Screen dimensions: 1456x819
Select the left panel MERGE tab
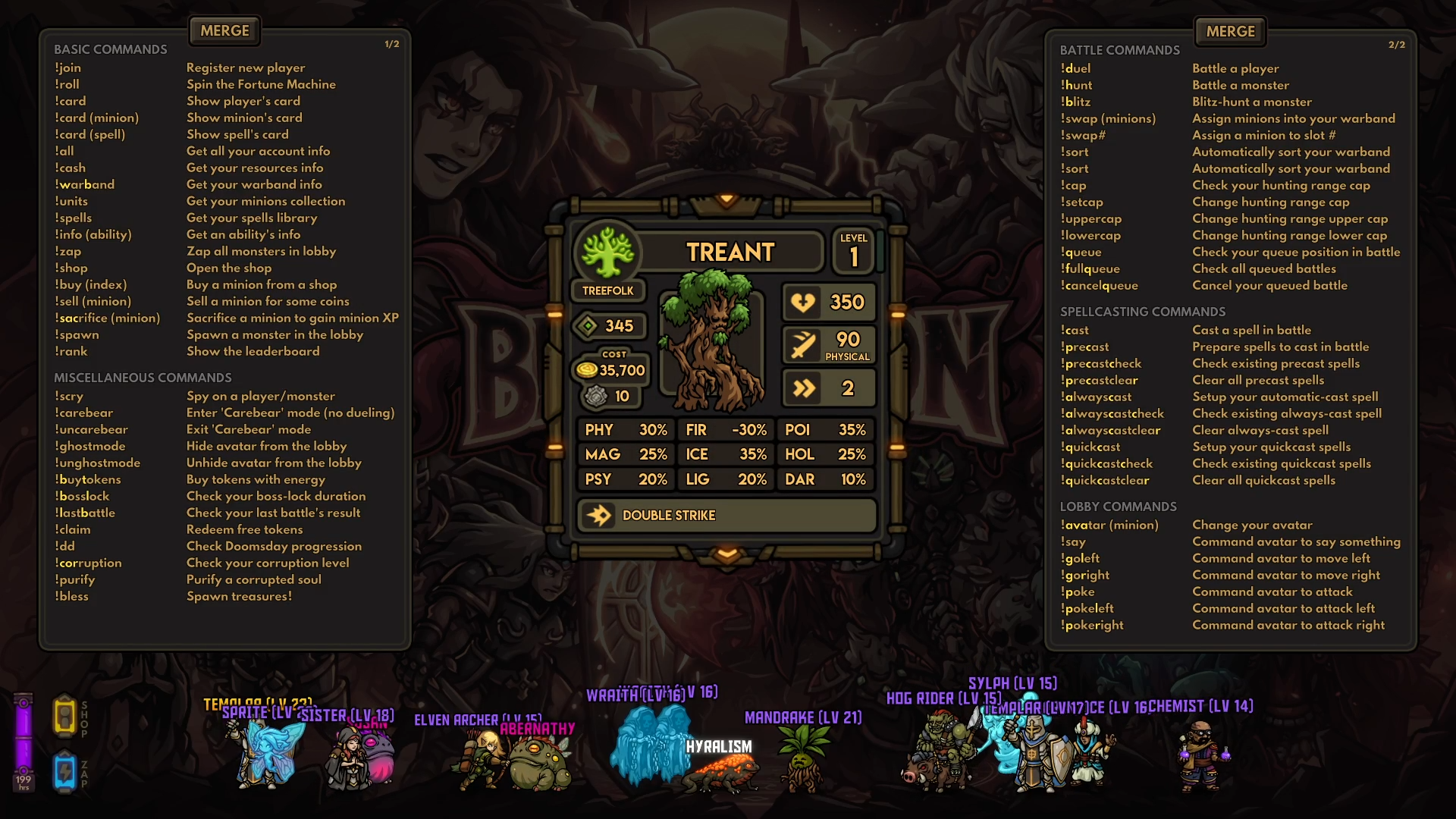tap(224, 30)
